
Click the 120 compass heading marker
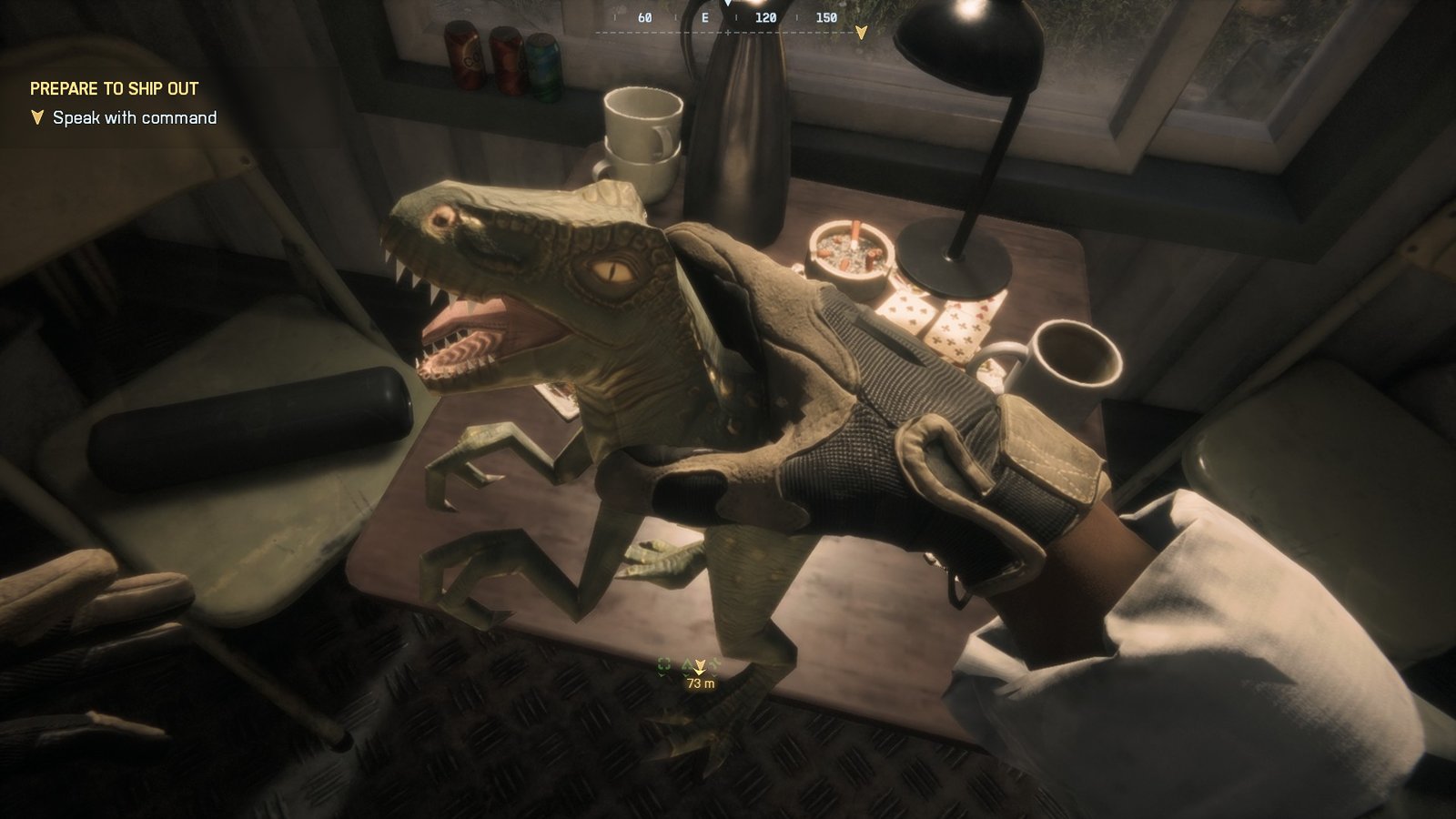pos(765,16)
